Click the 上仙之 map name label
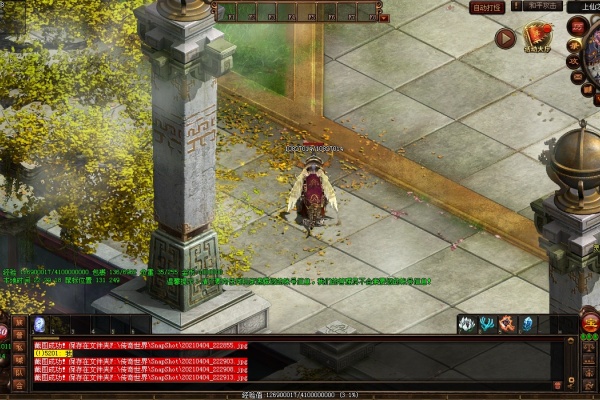Screen dimensions: 600x400 (x=583, y=6)
